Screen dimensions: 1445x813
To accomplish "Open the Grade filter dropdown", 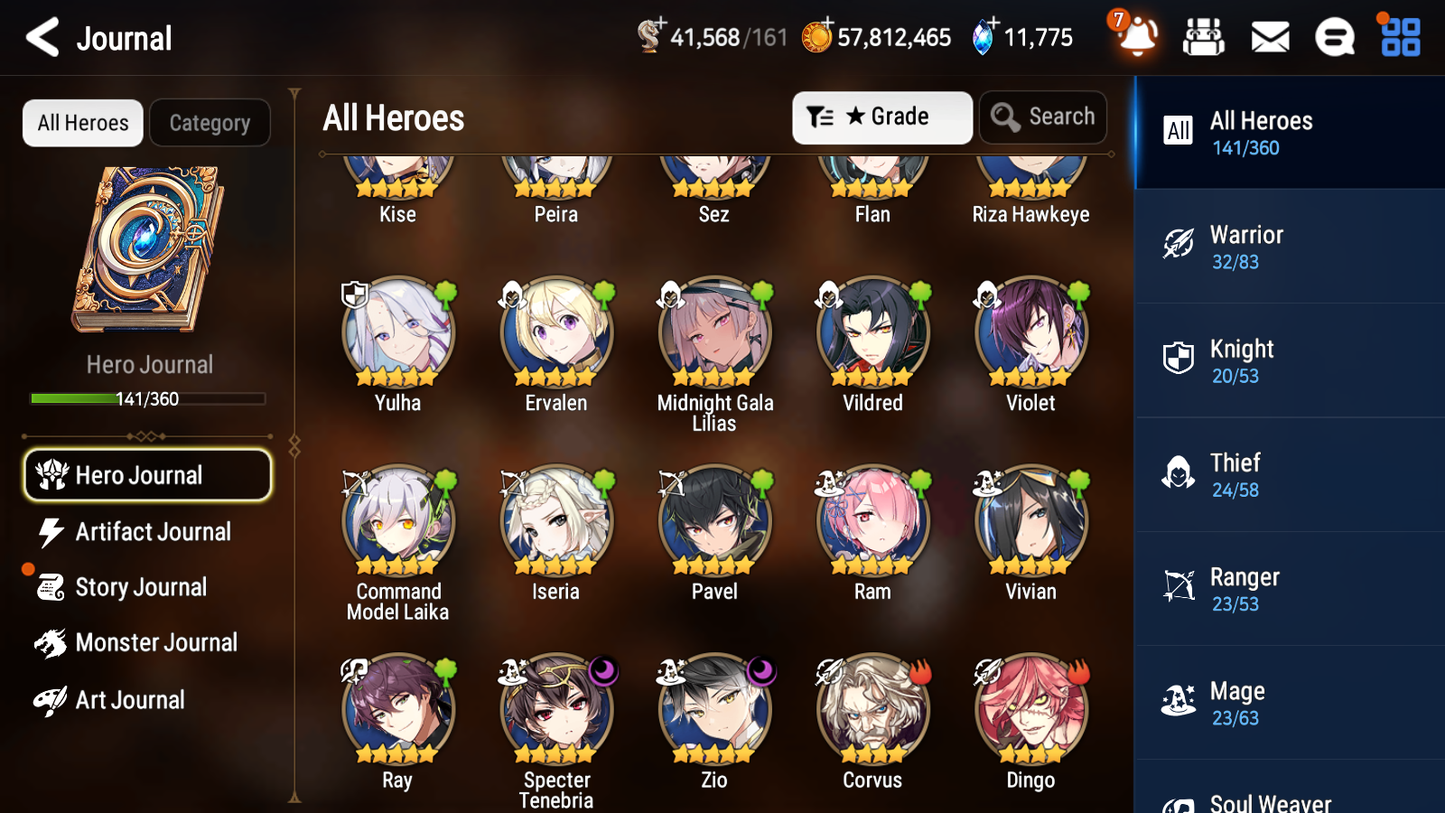I will (x=881, y=117).
